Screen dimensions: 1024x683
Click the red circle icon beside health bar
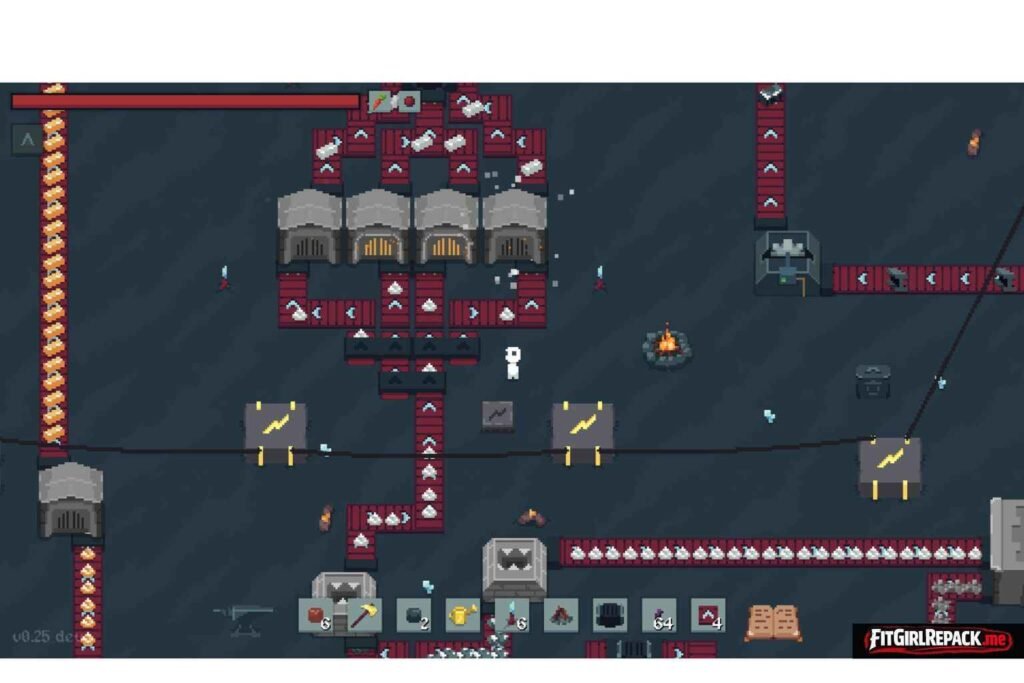click(408, 101)
